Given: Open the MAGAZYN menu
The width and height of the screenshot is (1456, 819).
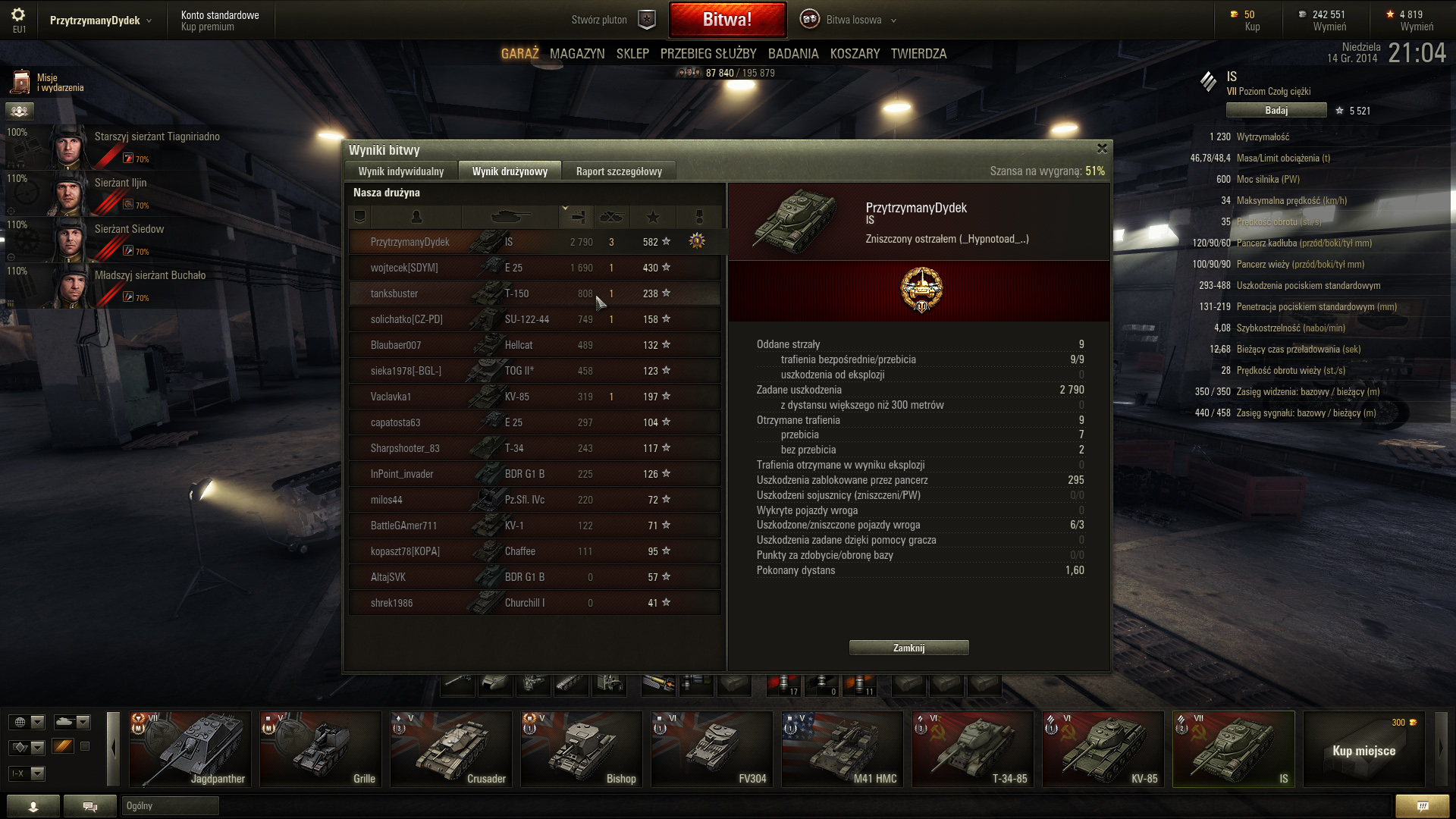Looking at the screenshot, I should 576,54.
